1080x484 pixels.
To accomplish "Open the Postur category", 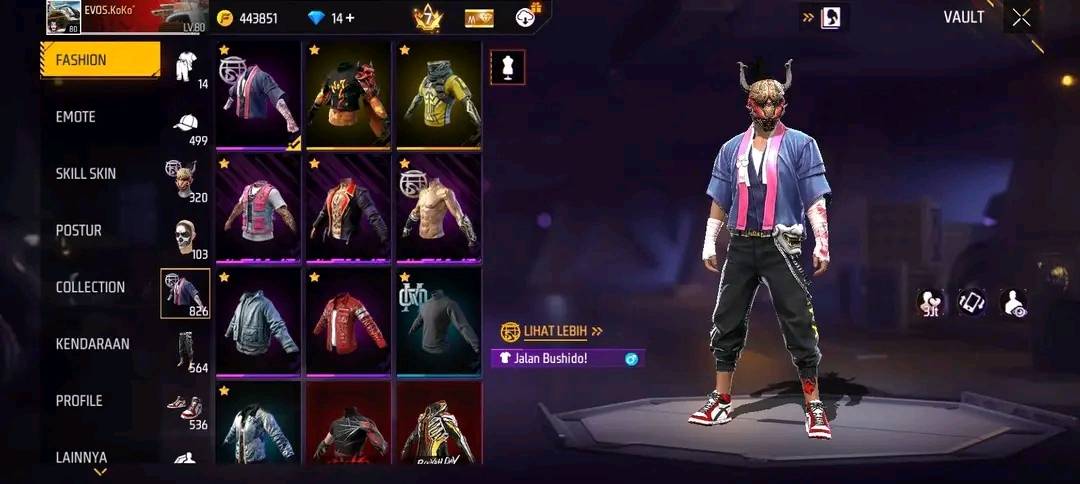I will coord(79,231).
